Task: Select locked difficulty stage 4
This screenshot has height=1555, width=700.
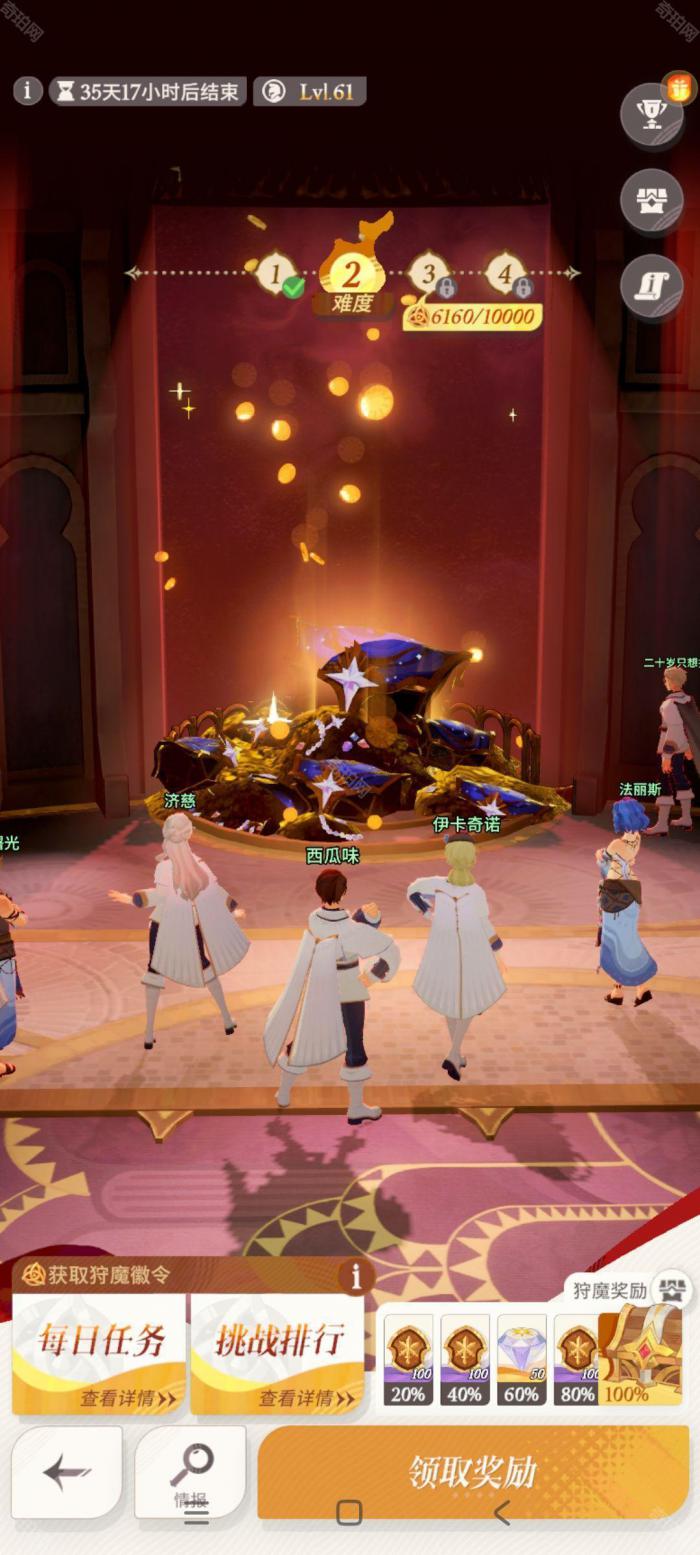Action: [505, 273]
